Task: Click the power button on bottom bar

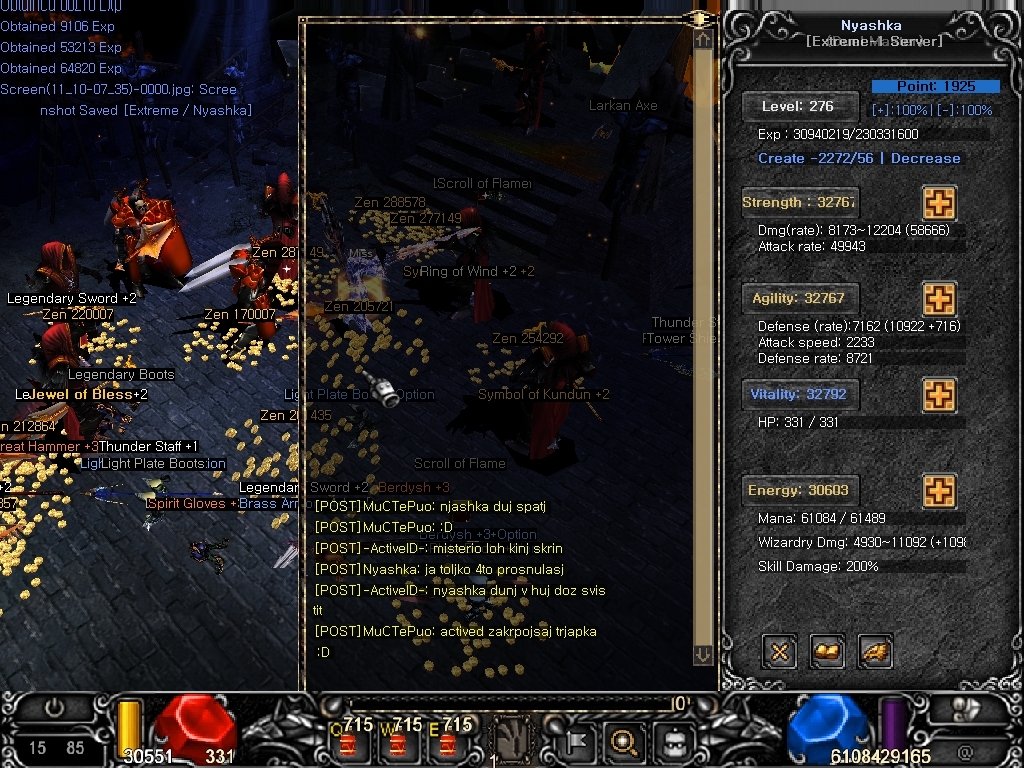Action: click(54, 708)
